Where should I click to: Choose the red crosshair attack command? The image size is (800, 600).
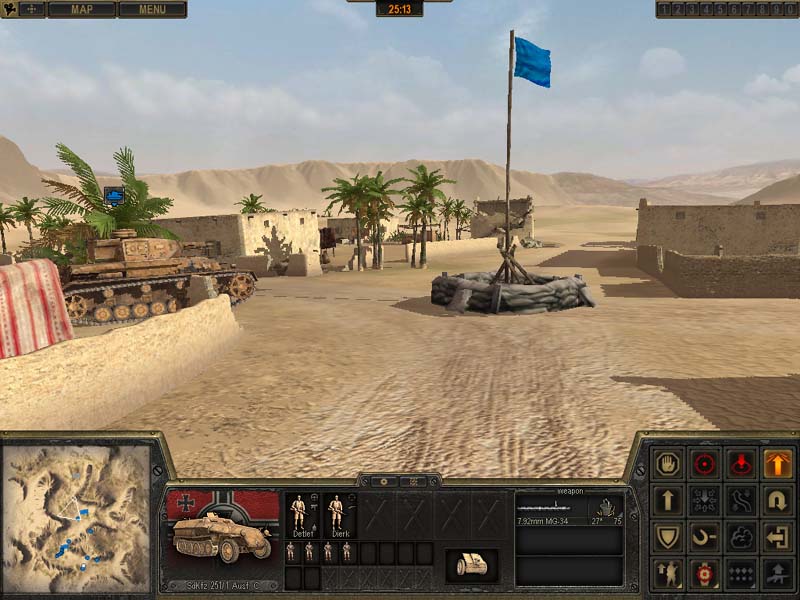pyautogui.click(x=705, y=464)
